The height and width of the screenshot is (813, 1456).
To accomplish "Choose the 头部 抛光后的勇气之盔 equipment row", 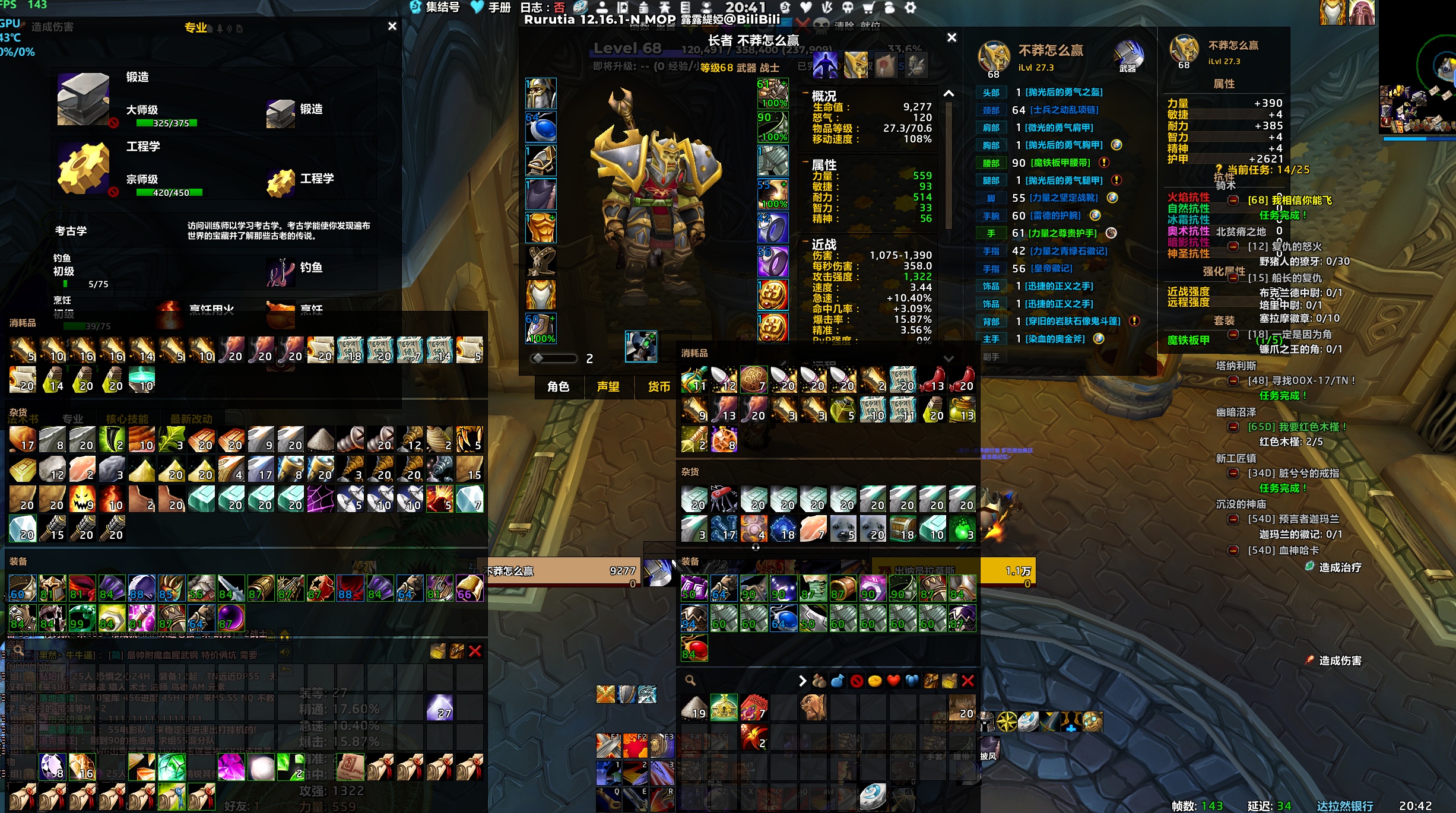I will [1059, 93].
